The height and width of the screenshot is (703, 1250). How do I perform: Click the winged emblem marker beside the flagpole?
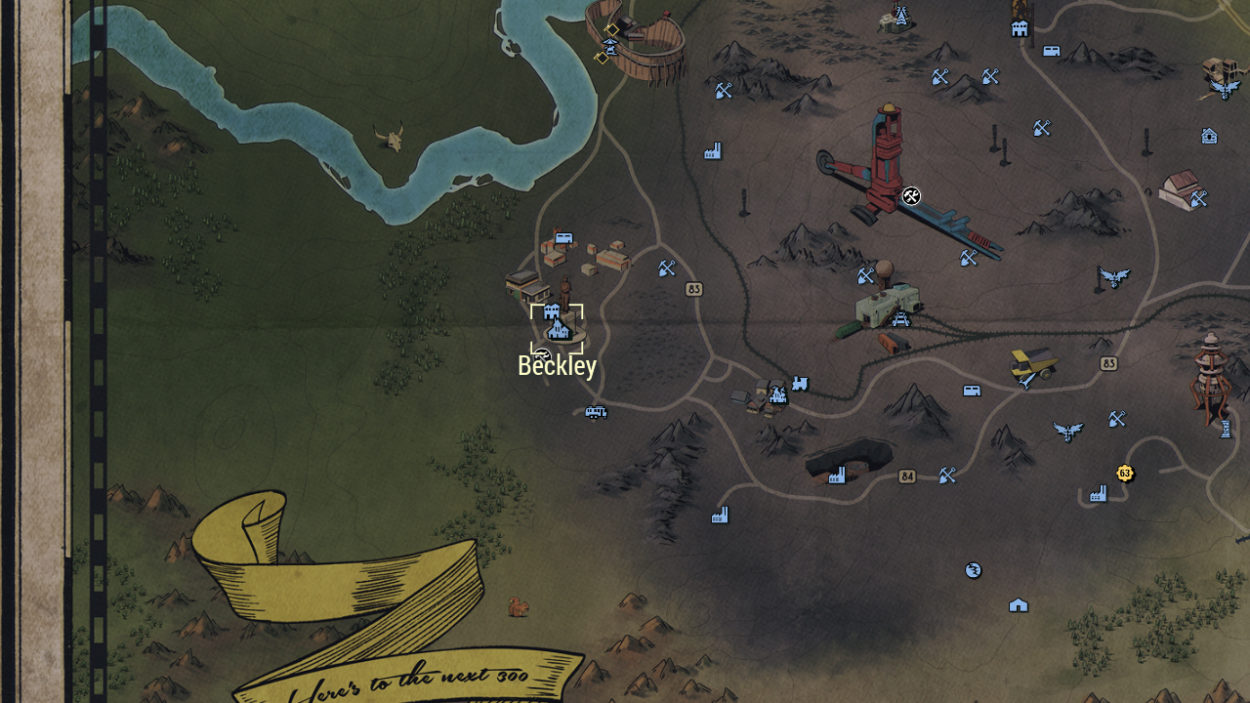pyautogui.click(x=1114, y=277)
